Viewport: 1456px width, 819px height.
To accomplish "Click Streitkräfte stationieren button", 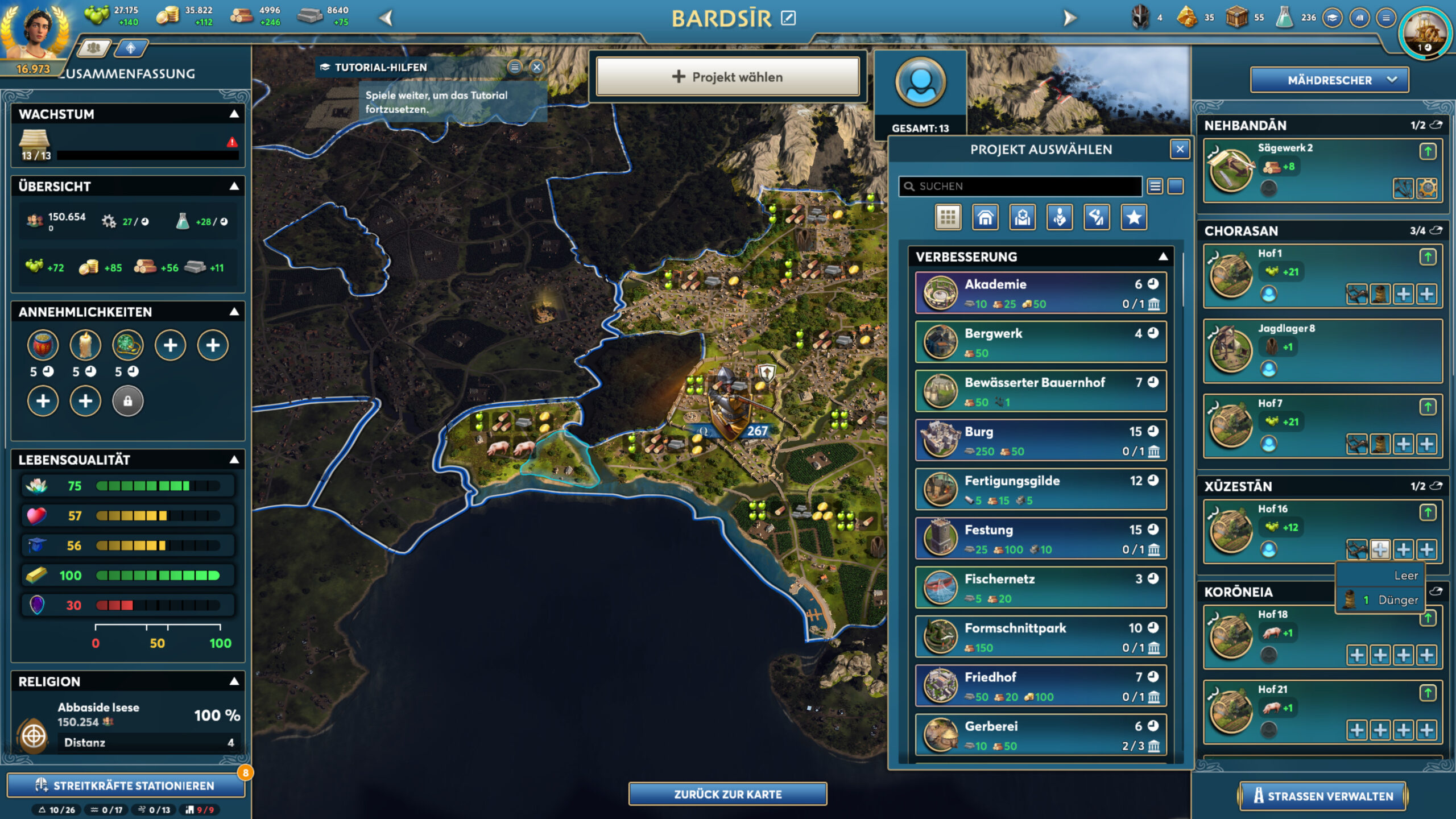I will pos(126,785).
